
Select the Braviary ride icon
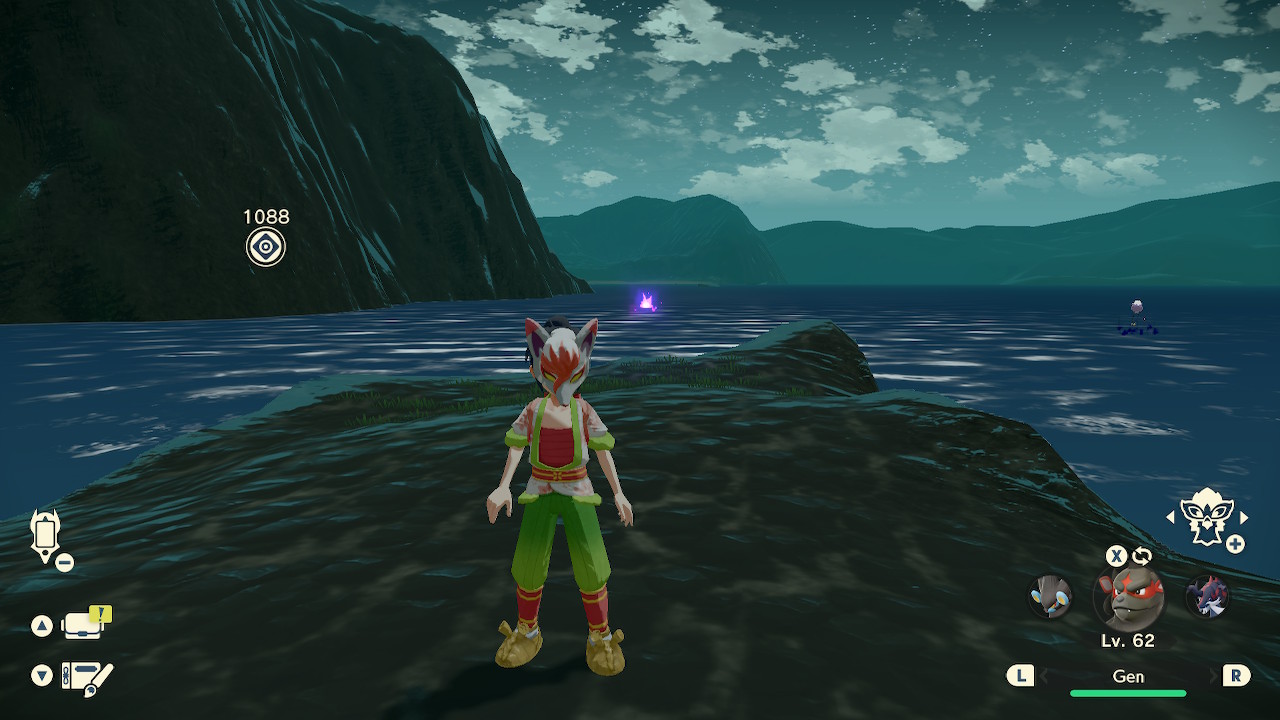click(1207, 517)
